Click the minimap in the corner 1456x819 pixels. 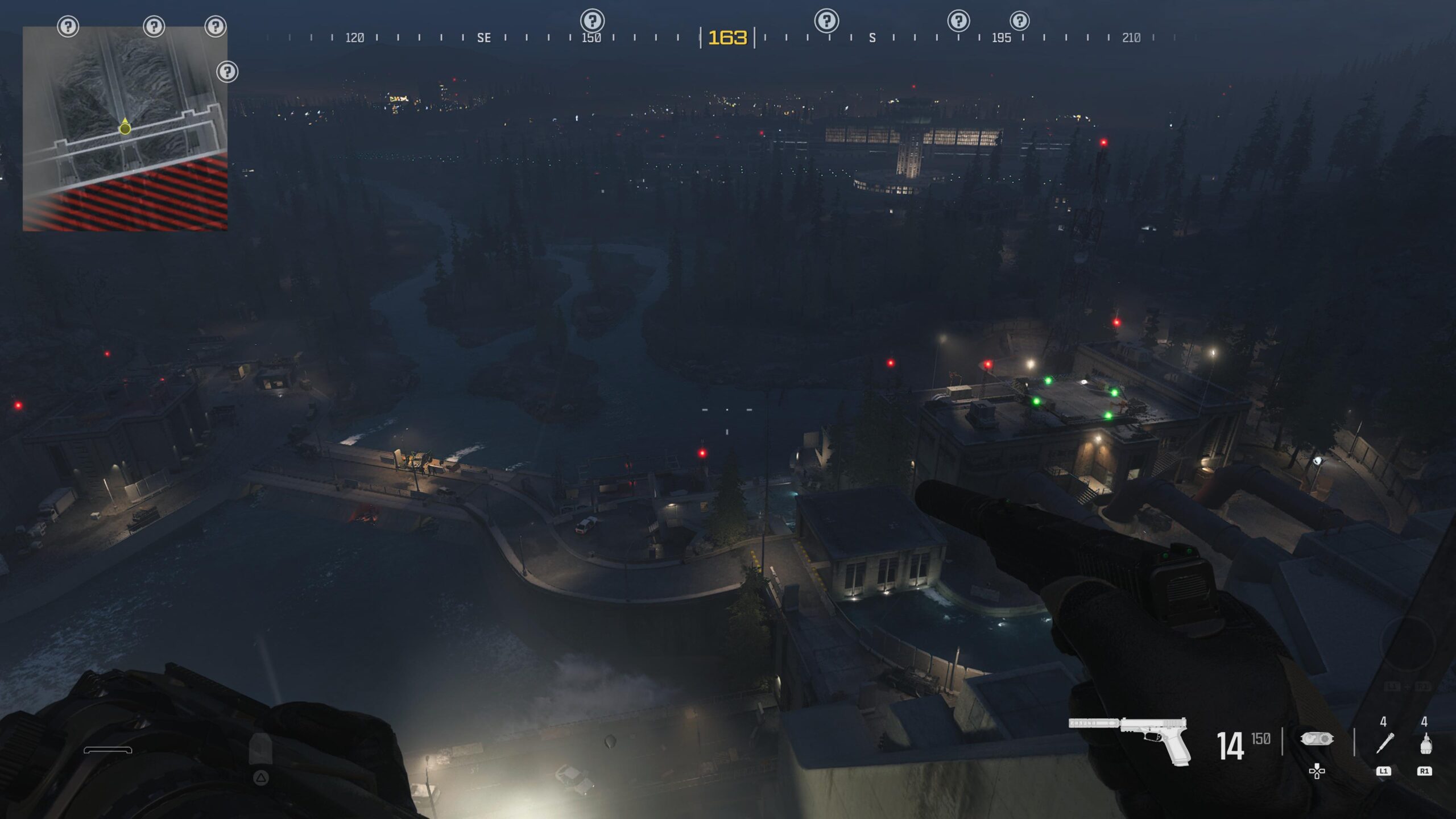(x=125, y=129)
